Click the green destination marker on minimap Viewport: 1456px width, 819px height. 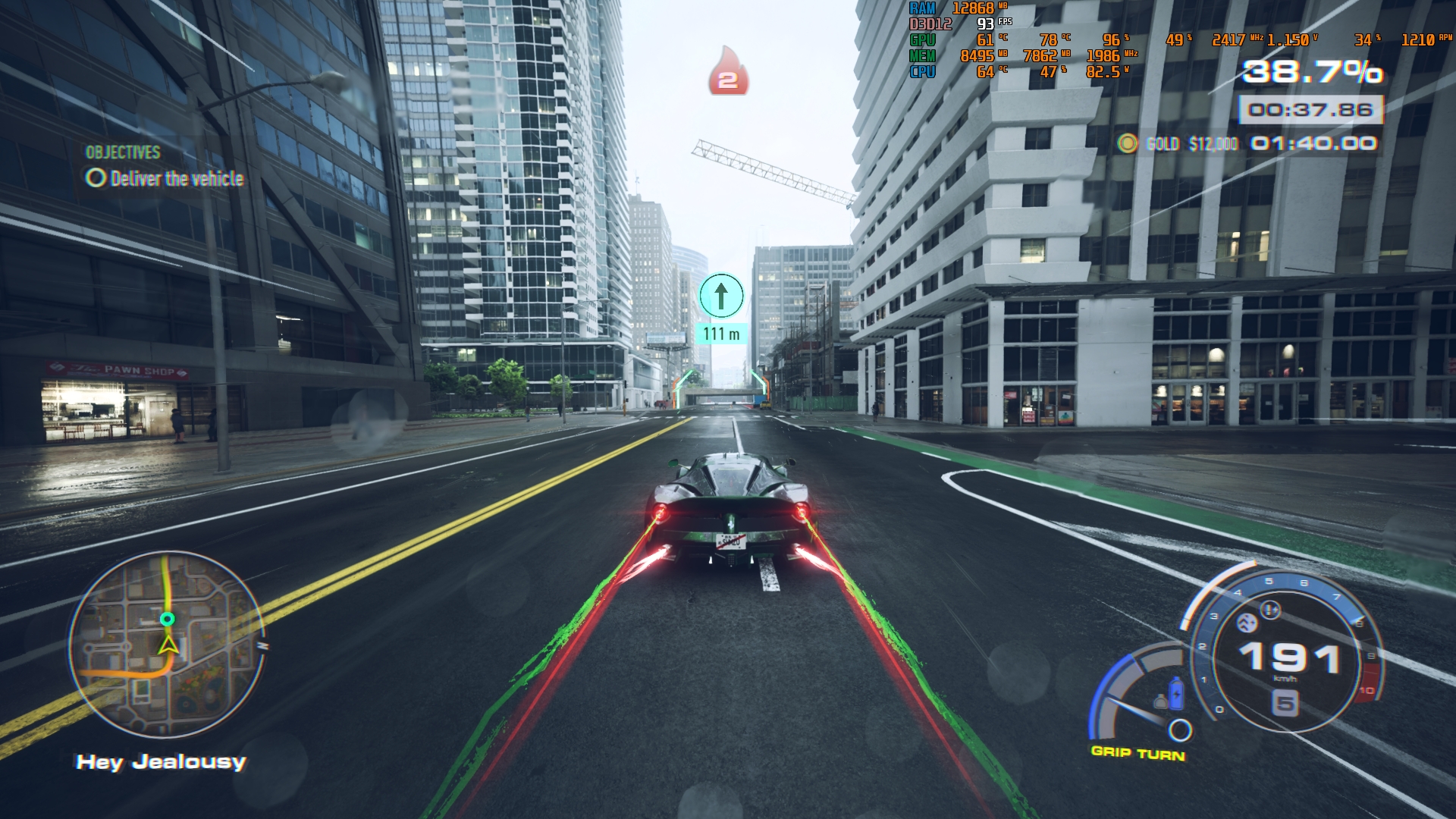[168, 620]
